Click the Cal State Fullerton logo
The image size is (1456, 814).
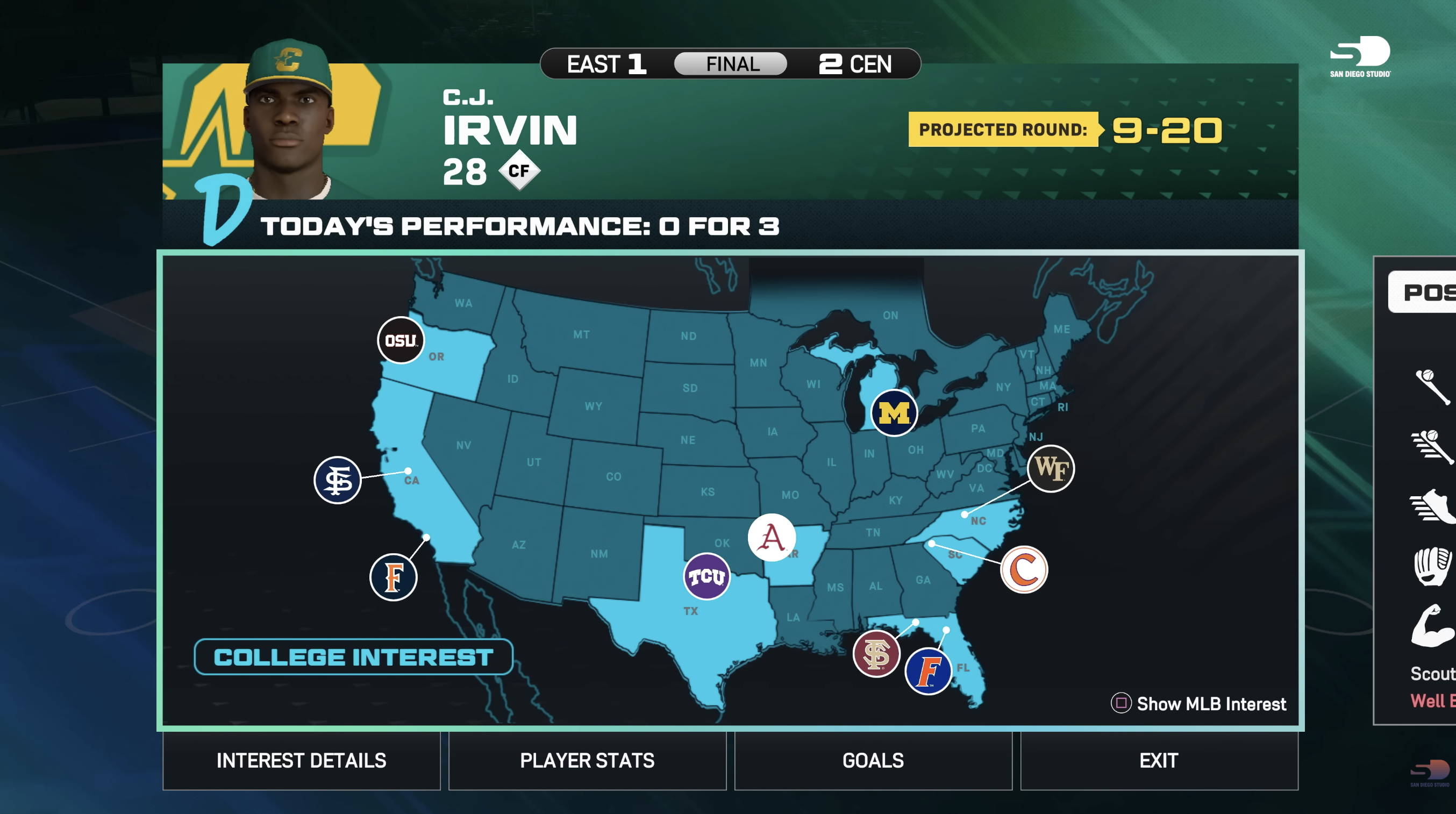394,577
